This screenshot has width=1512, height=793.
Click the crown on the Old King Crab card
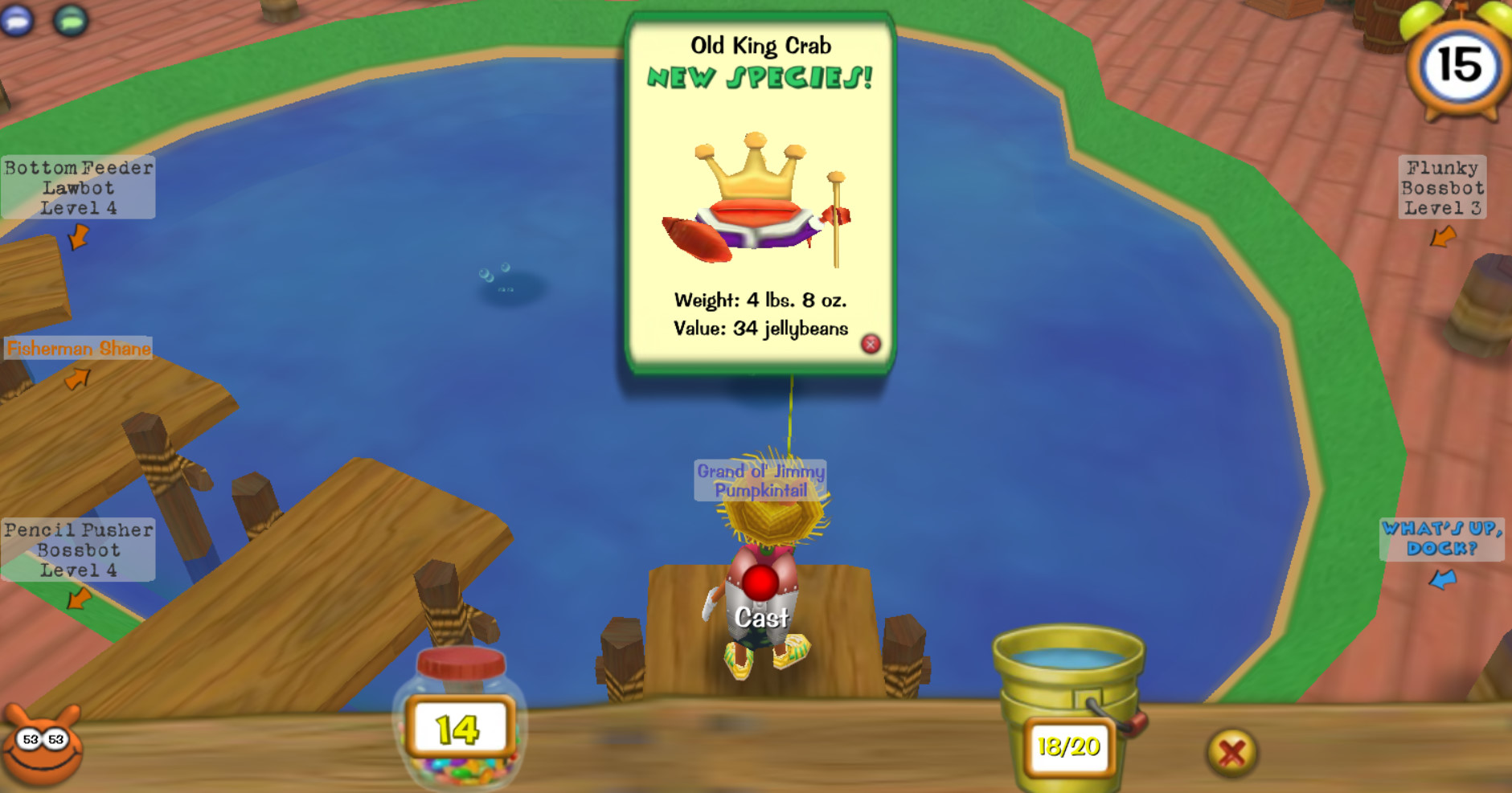(754, 169)
